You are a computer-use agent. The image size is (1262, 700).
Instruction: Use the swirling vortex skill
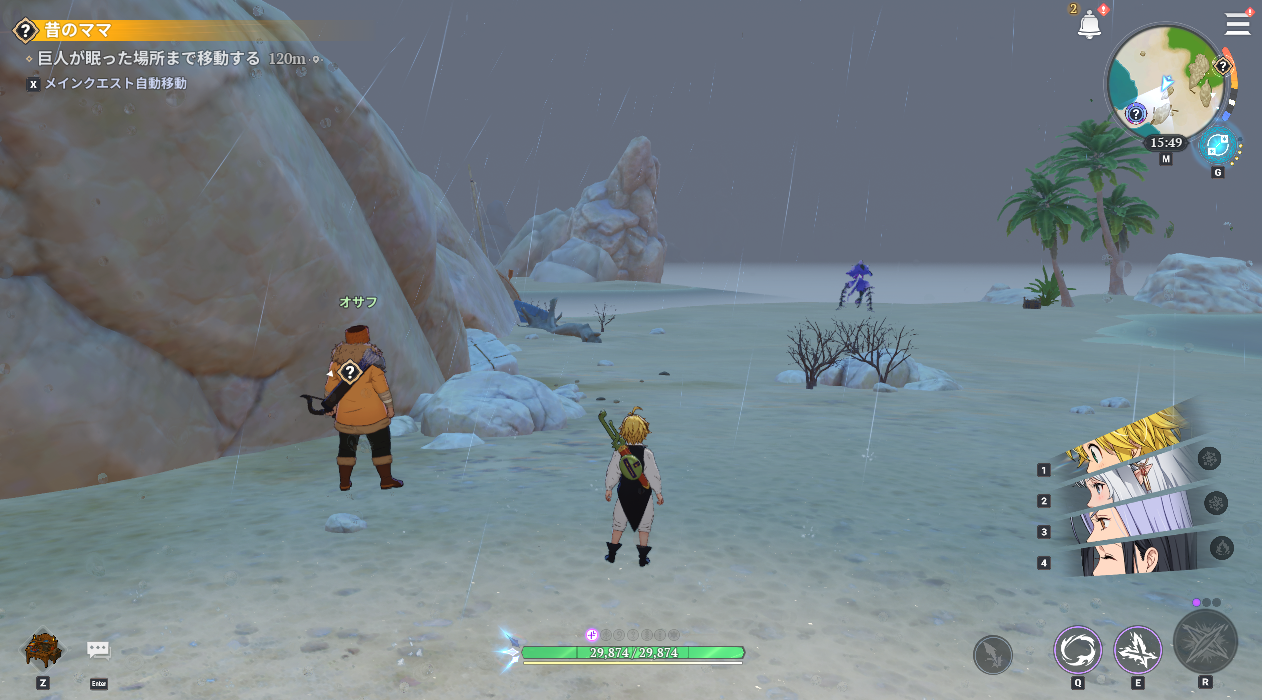1078,650
